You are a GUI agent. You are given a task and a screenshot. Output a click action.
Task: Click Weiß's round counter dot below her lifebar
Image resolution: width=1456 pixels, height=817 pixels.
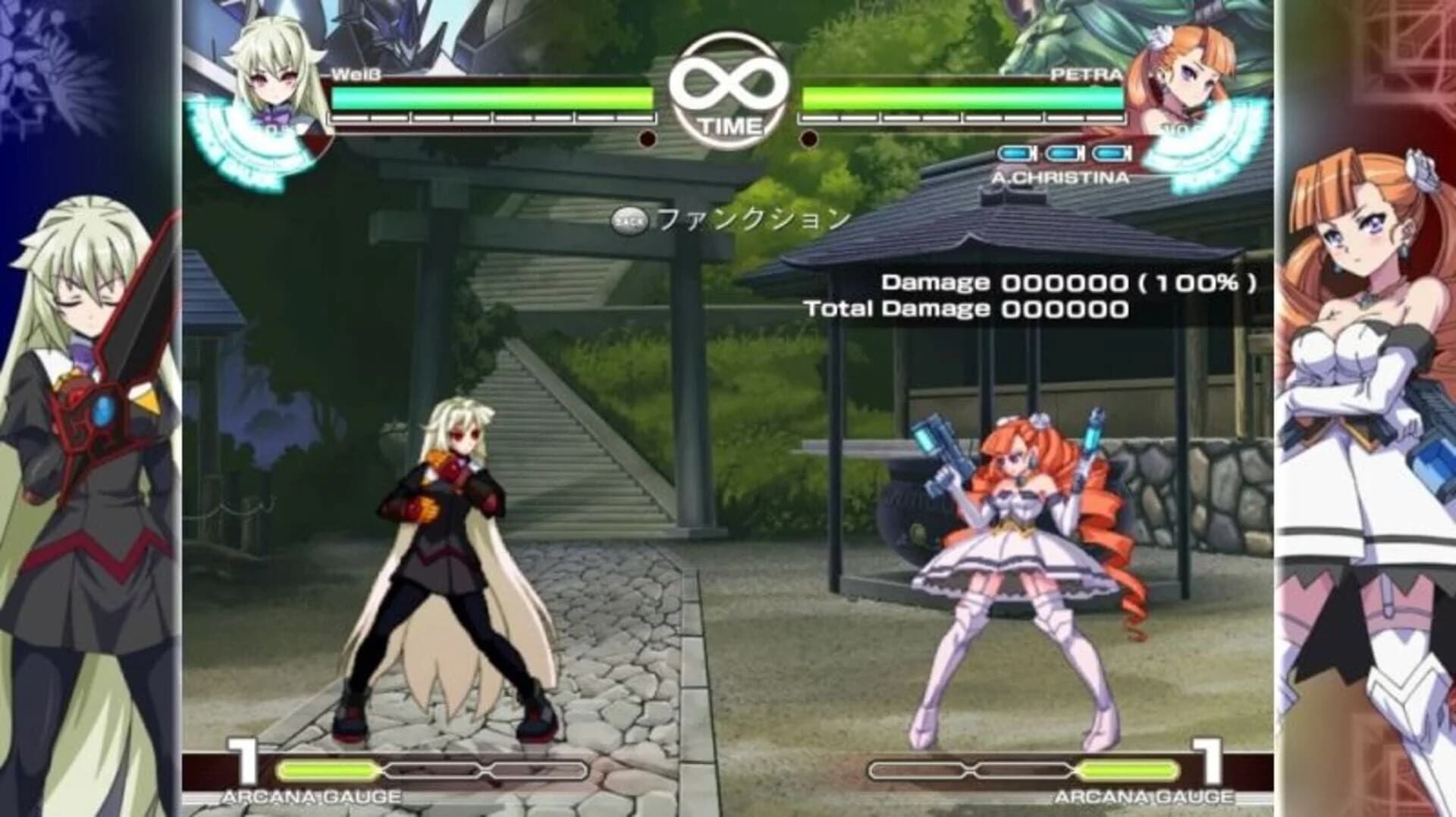tap(648, 138)
